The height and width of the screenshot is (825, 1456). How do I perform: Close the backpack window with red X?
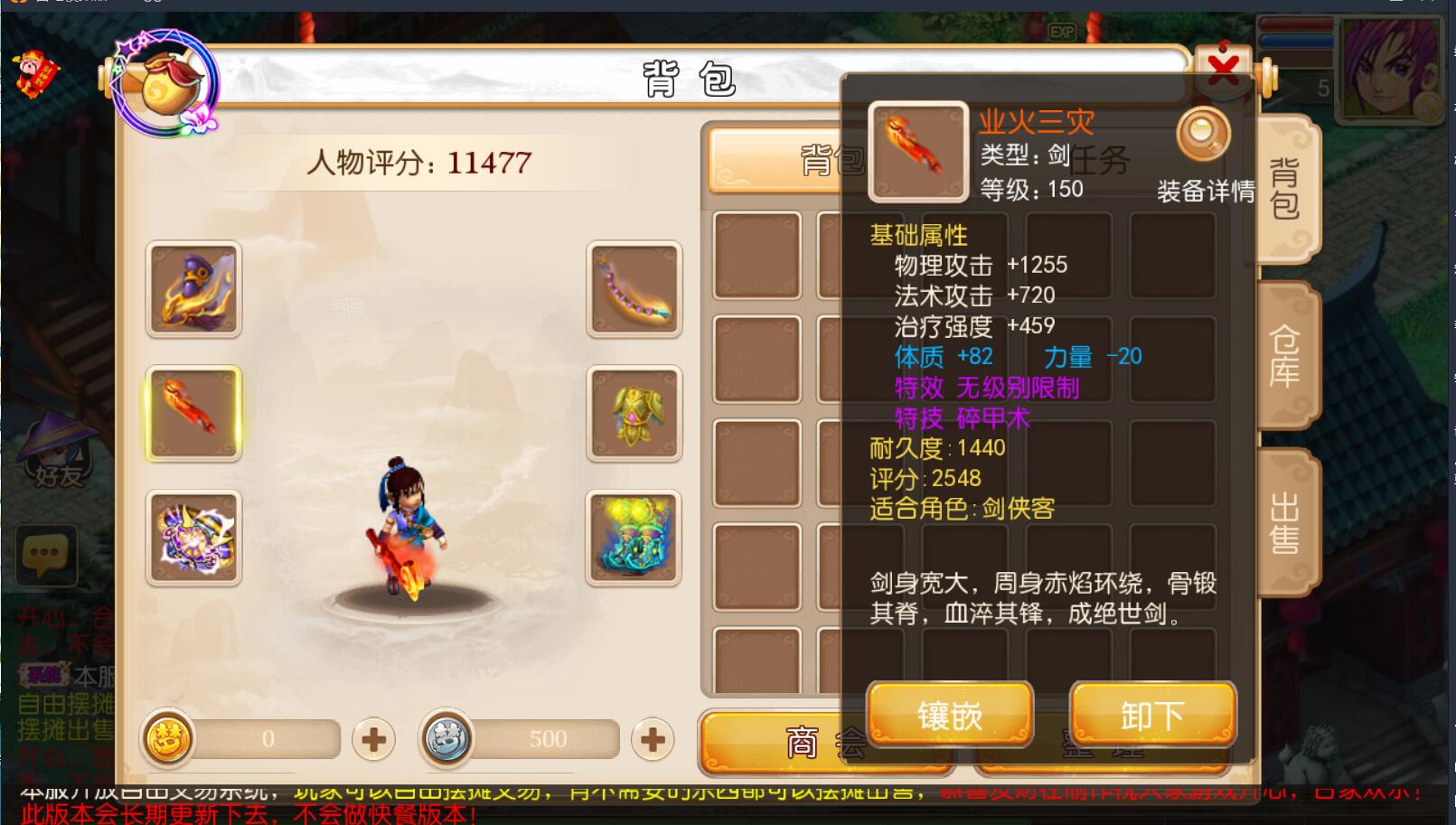coord(1223,68)
